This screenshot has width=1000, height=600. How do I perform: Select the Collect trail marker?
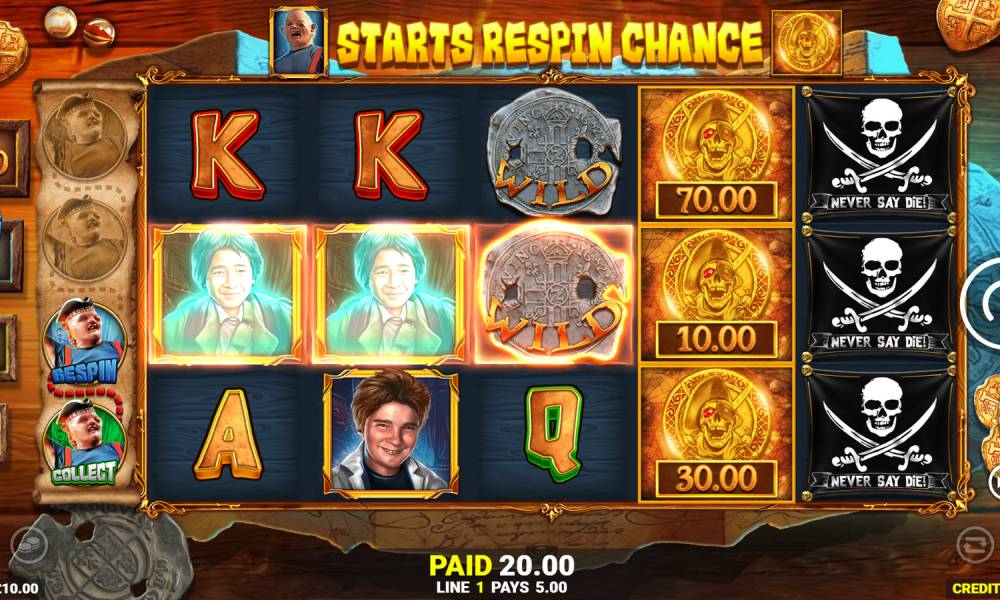84,443
